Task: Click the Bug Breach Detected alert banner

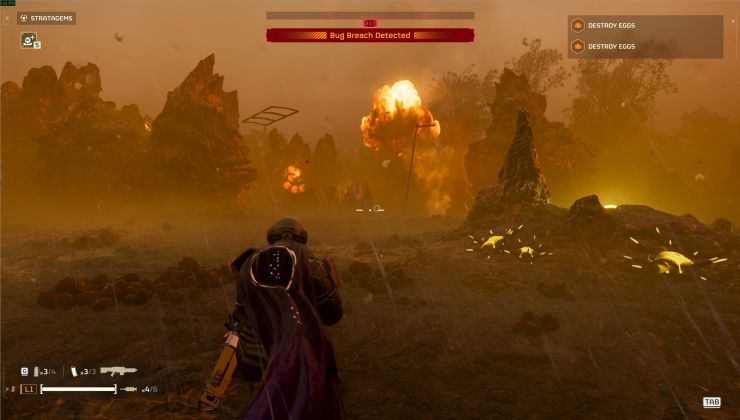Action: click(370, 35)
